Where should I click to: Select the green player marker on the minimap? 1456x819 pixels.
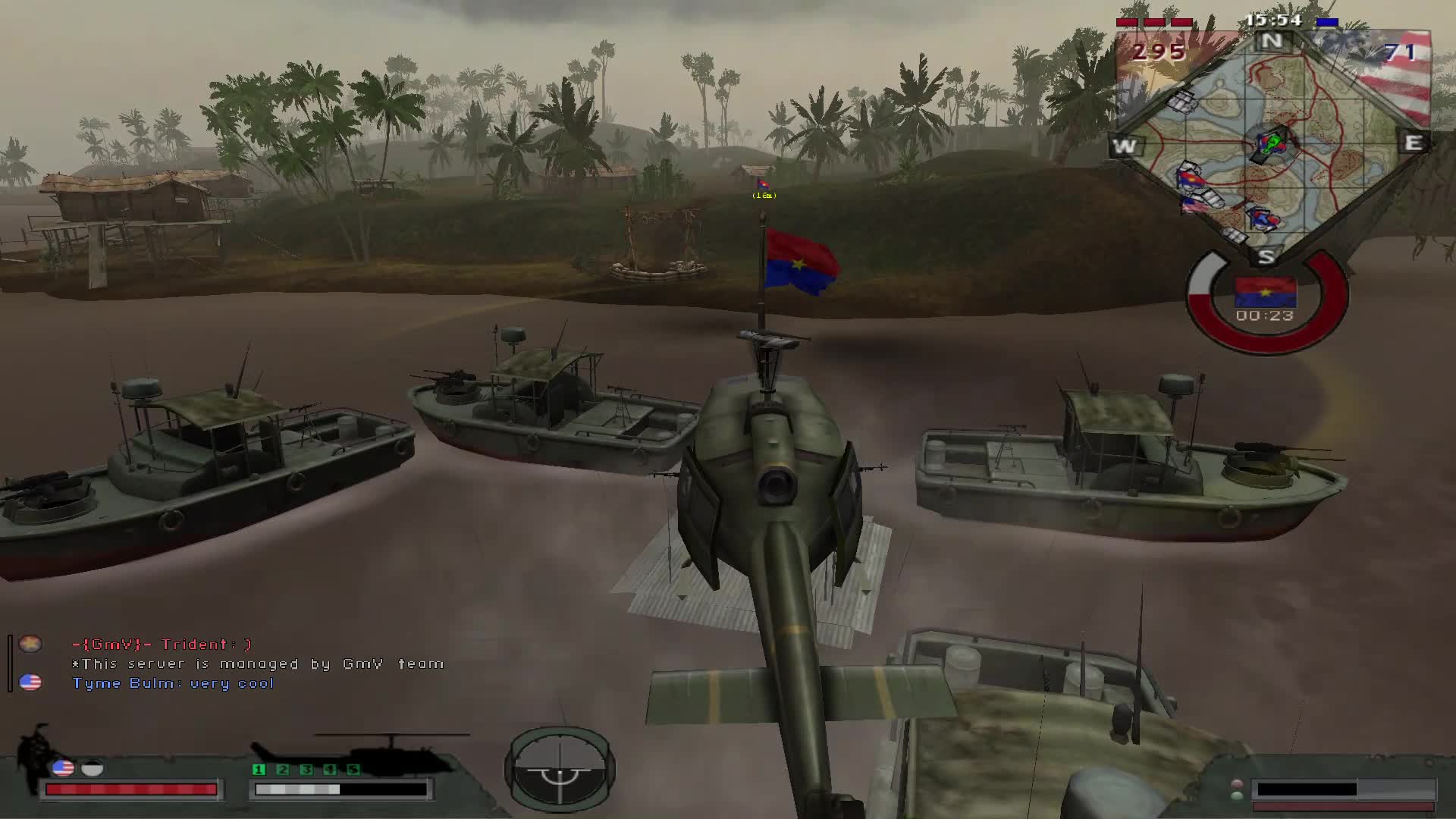tap(1272, 141)
